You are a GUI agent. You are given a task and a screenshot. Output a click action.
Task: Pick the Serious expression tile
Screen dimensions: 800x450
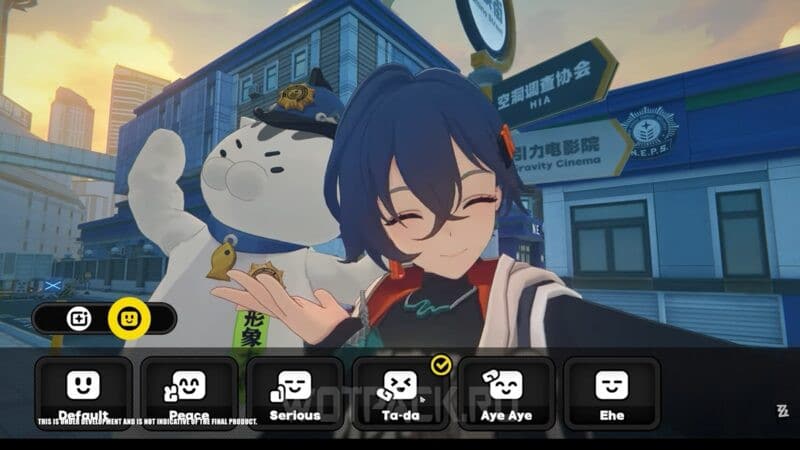click(295, 392)
